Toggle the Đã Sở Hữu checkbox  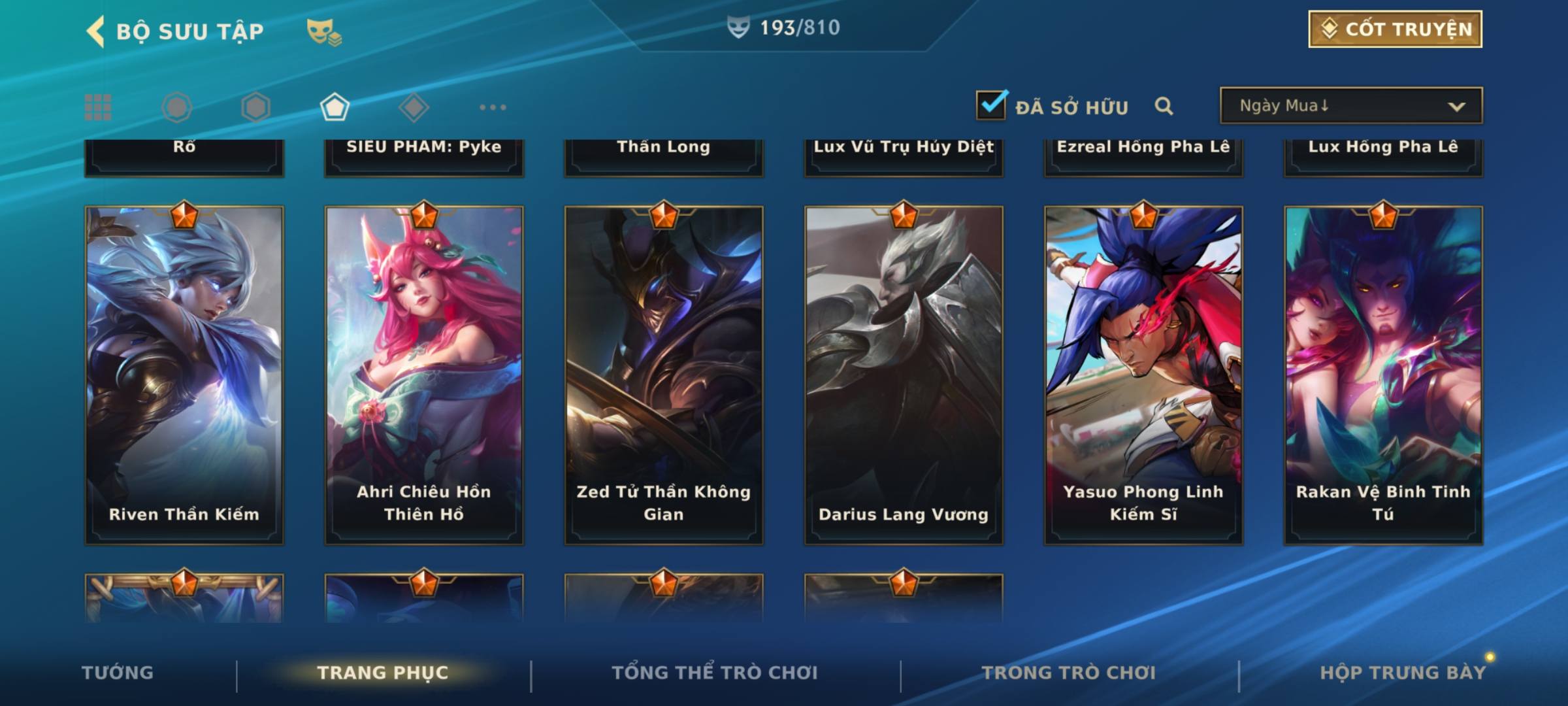(x=991, y=105)
